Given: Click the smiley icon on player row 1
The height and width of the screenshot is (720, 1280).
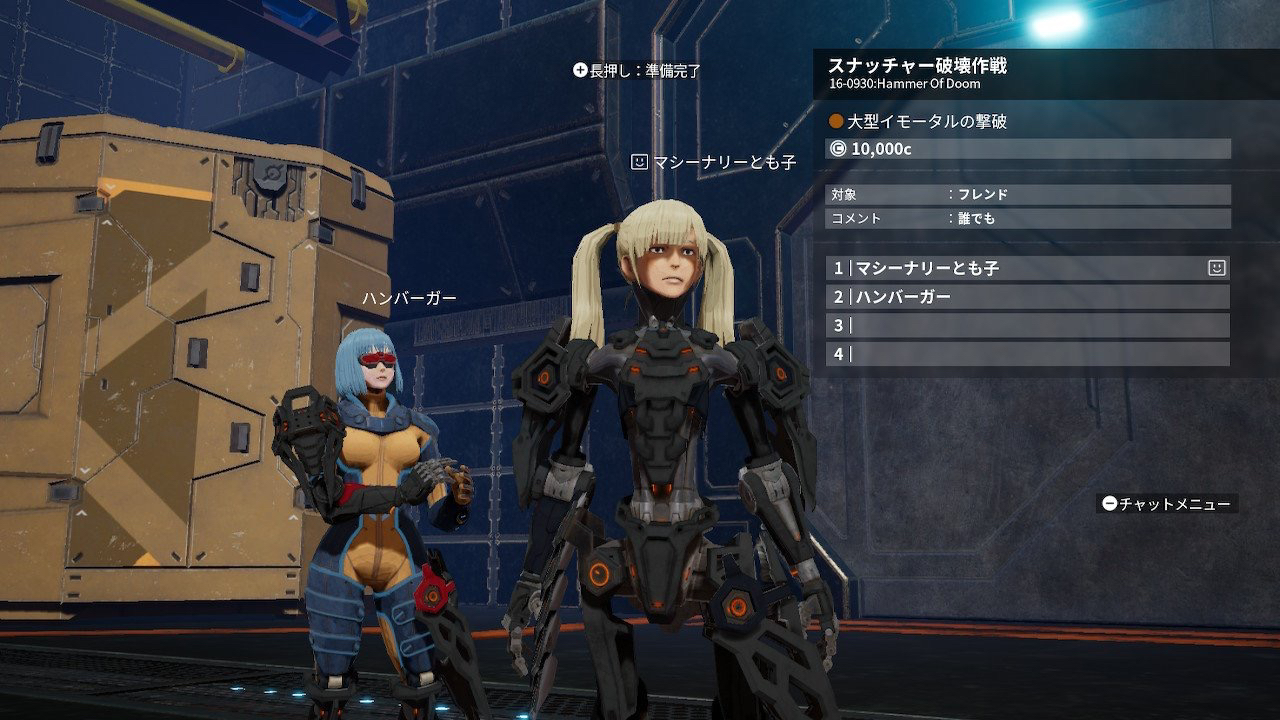Looking at the screenshot, I should 1216,268.
